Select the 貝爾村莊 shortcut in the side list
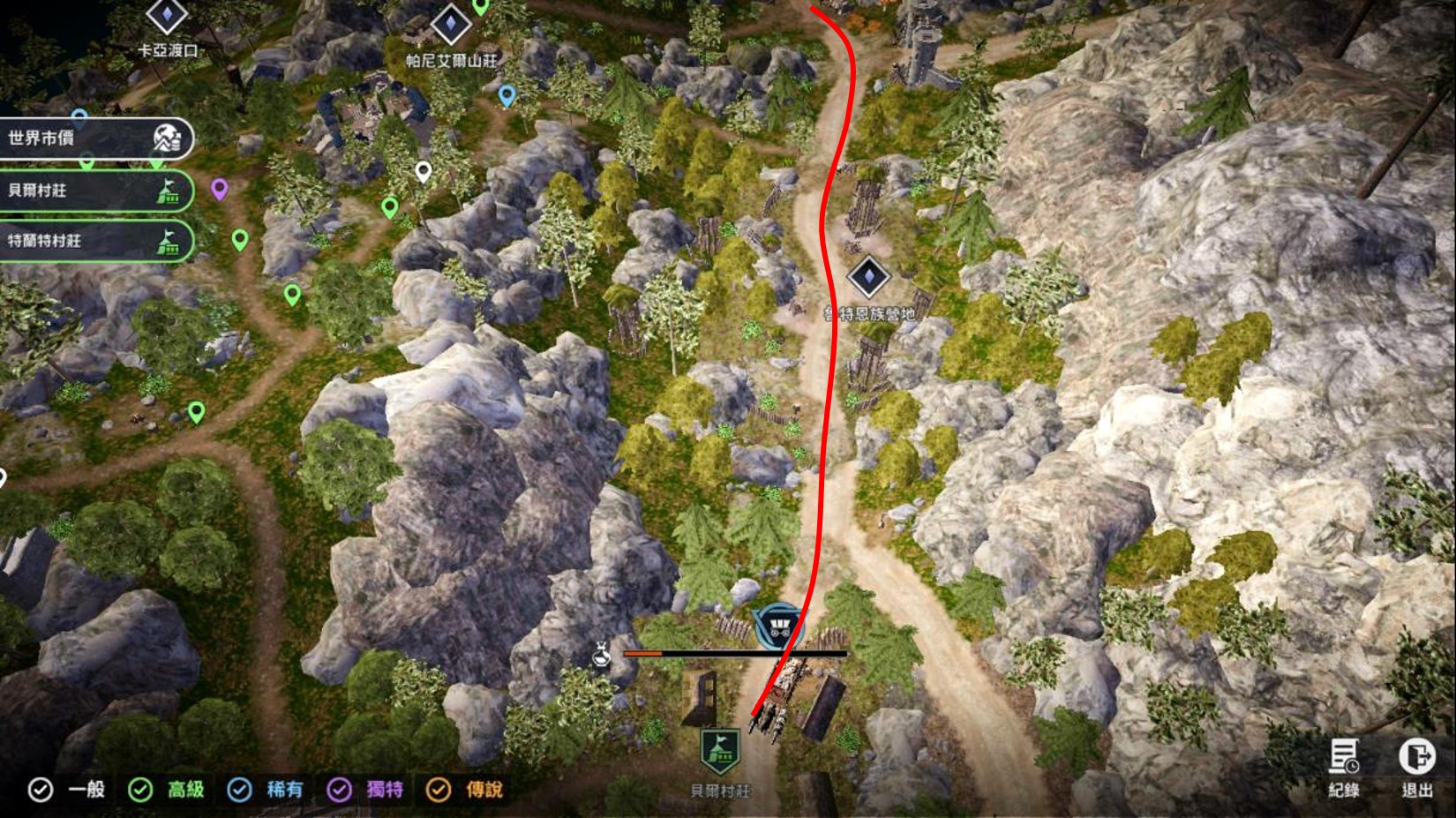This screenshot has height=818, width=1456. click(93, 191)
